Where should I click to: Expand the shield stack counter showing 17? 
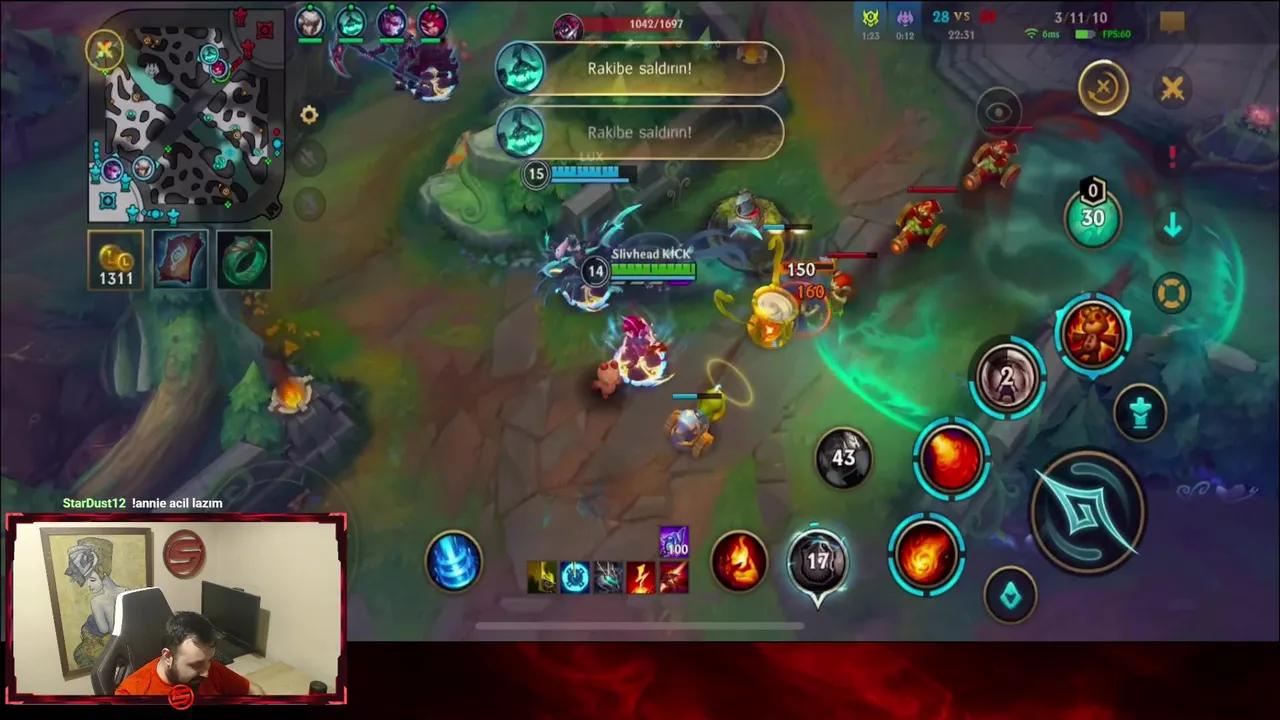point(818,563)
